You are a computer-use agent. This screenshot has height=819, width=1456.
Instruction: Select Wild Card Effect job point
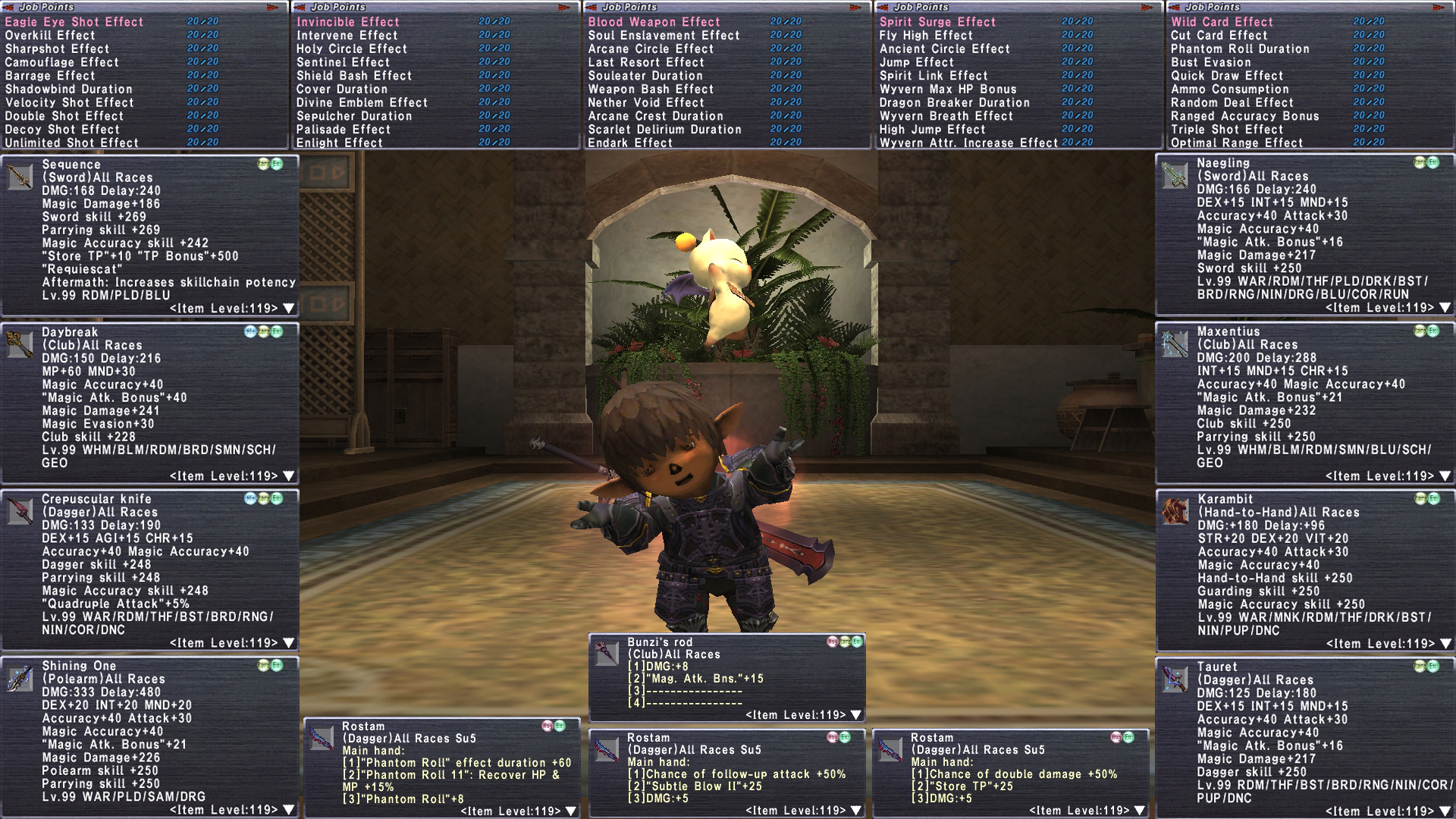coord(1222,22)
